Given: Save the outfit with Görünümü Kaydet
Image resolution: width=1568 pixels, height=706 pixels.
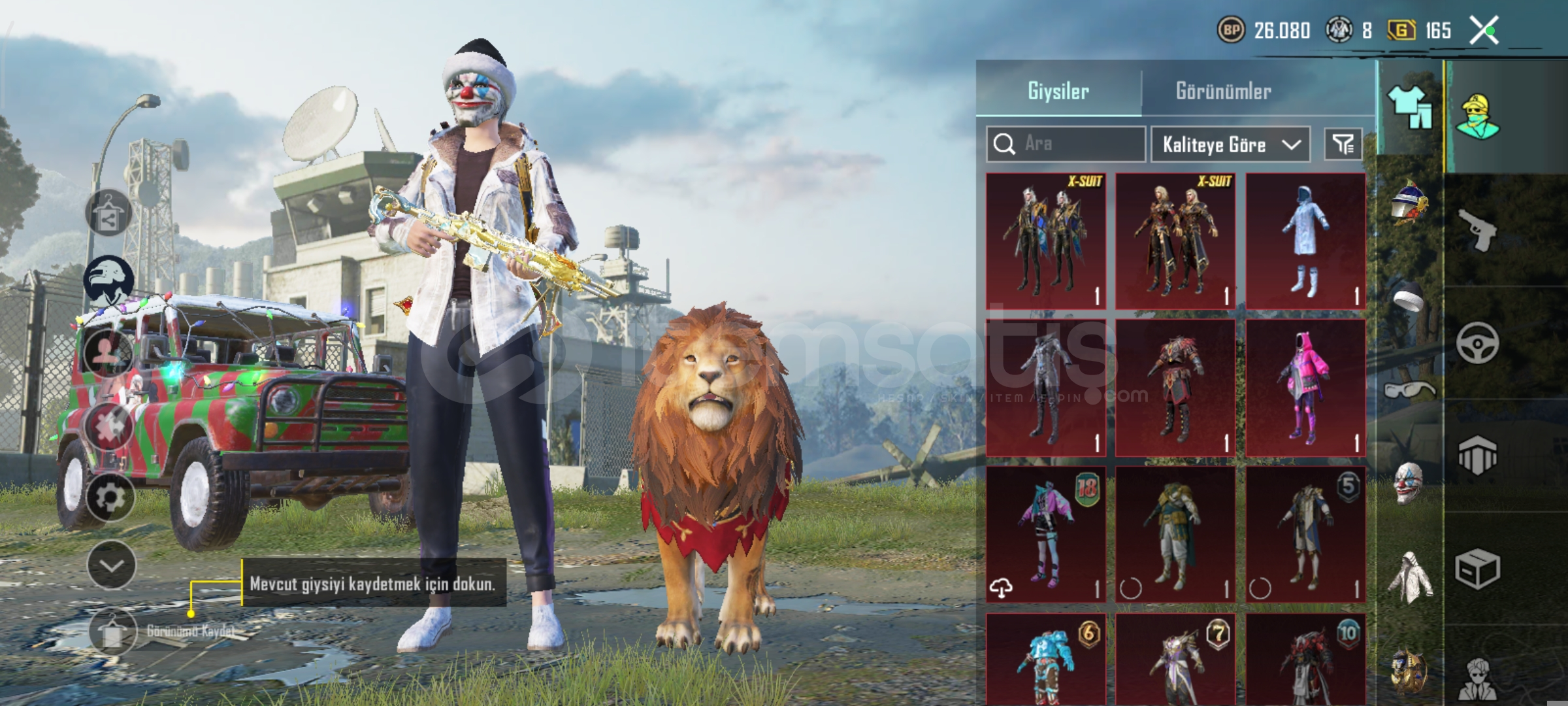Looking at the screenshot, I should [x=112, y=631].
